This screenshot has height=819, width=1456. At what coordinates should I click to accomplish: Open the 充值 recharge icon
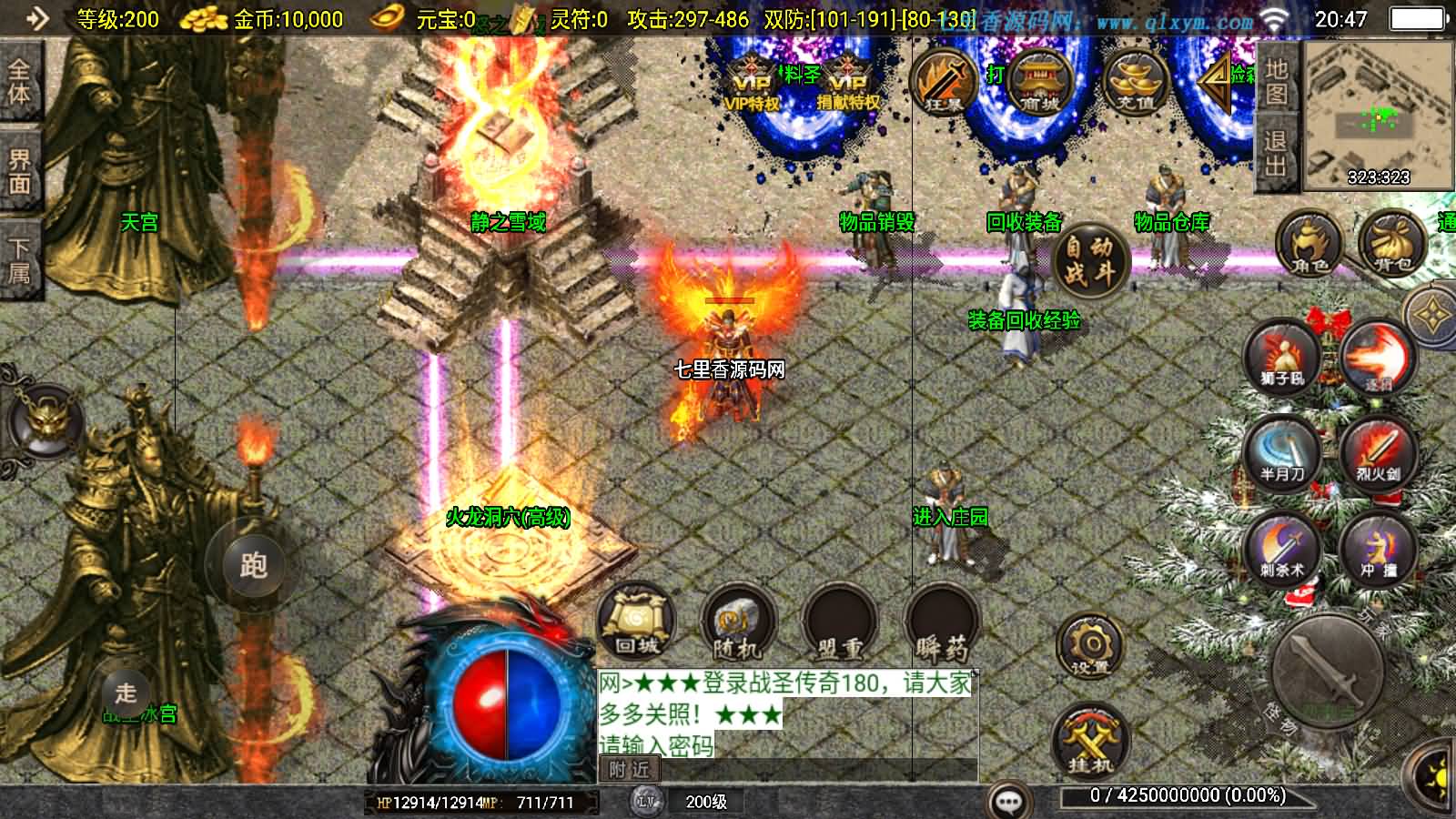1135,84
